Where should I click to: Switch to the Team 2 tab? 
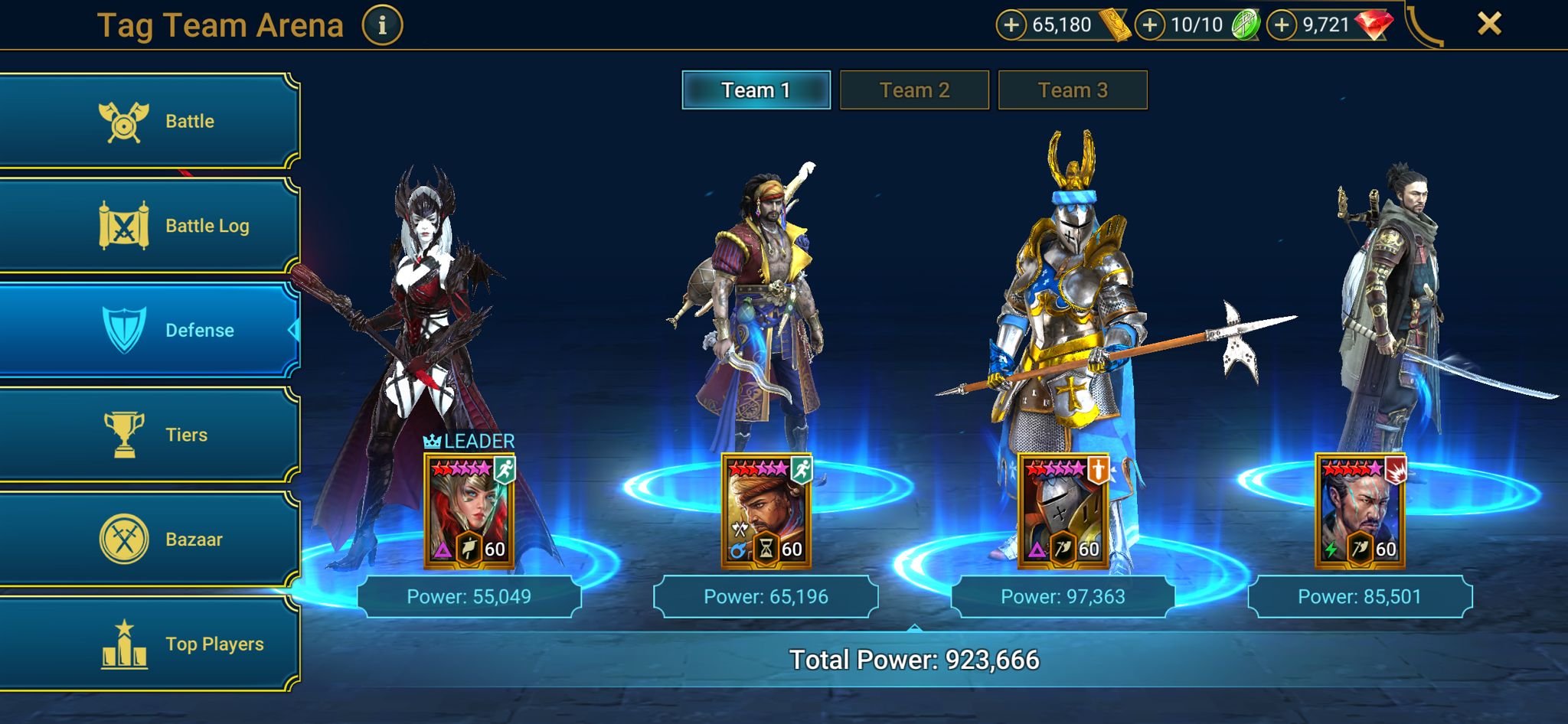click(x=914, y=90)
